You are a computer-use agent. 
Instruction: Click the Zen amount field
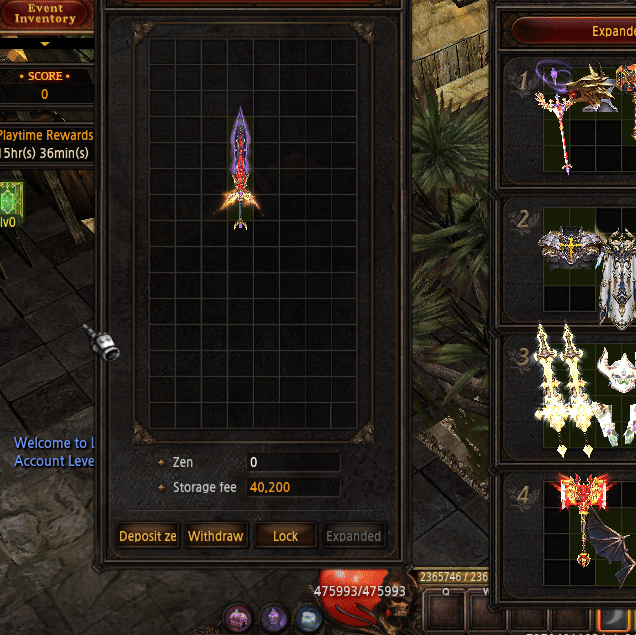293,463
